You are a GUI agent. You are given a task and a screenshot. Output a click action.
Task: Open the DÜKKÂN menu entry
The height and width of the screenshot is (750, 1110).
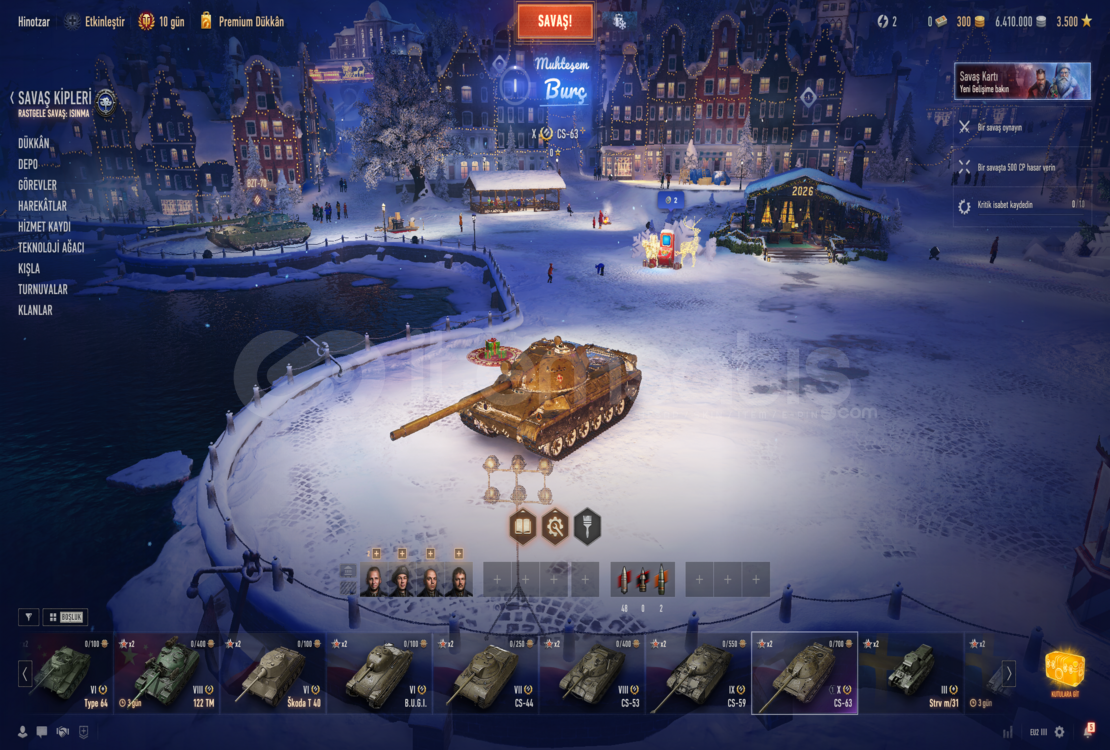tap(34, 143)
